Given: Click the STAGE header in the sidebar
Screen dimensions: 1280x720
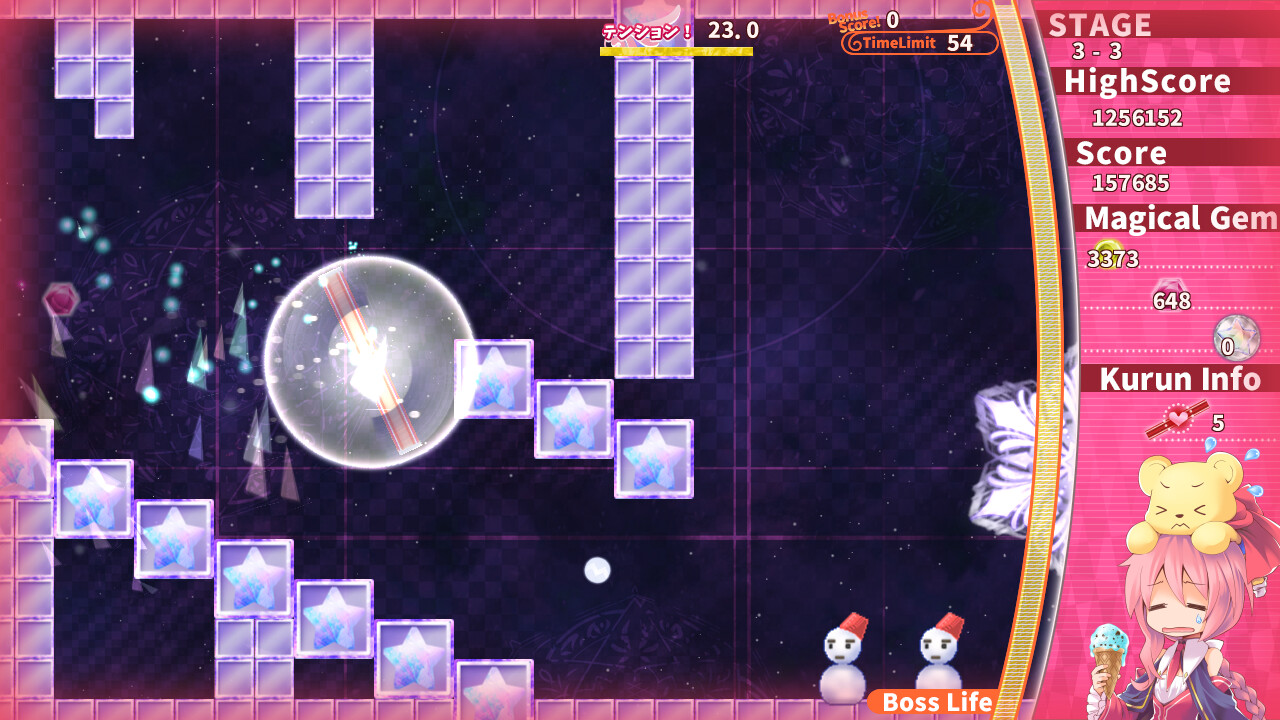Looking at the screenshot, I should (1100, 25).
